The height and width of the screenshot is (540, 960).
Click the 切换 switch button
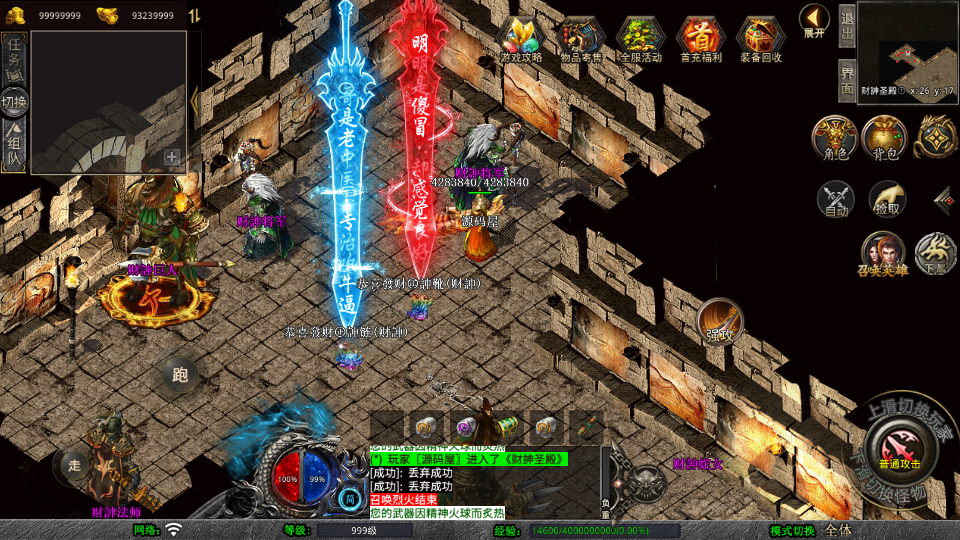[14, 101]
